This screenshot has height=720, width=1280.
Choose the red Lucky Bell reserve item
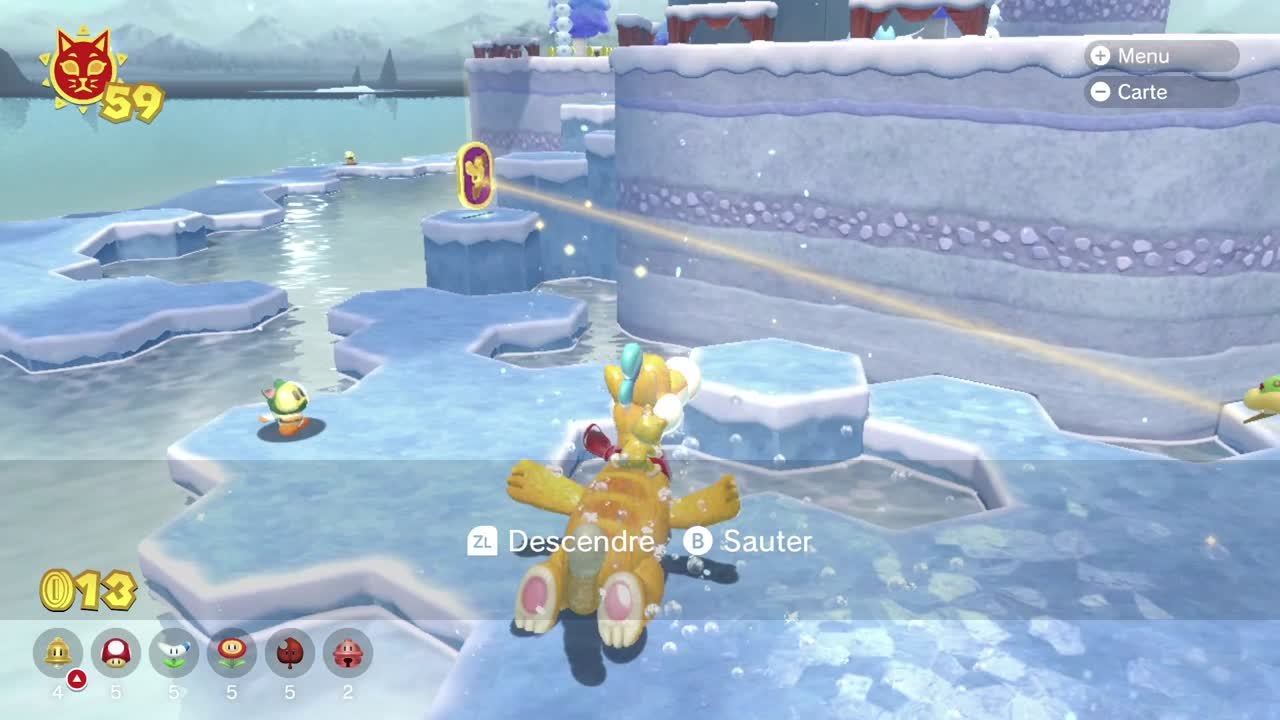(348, 653)
